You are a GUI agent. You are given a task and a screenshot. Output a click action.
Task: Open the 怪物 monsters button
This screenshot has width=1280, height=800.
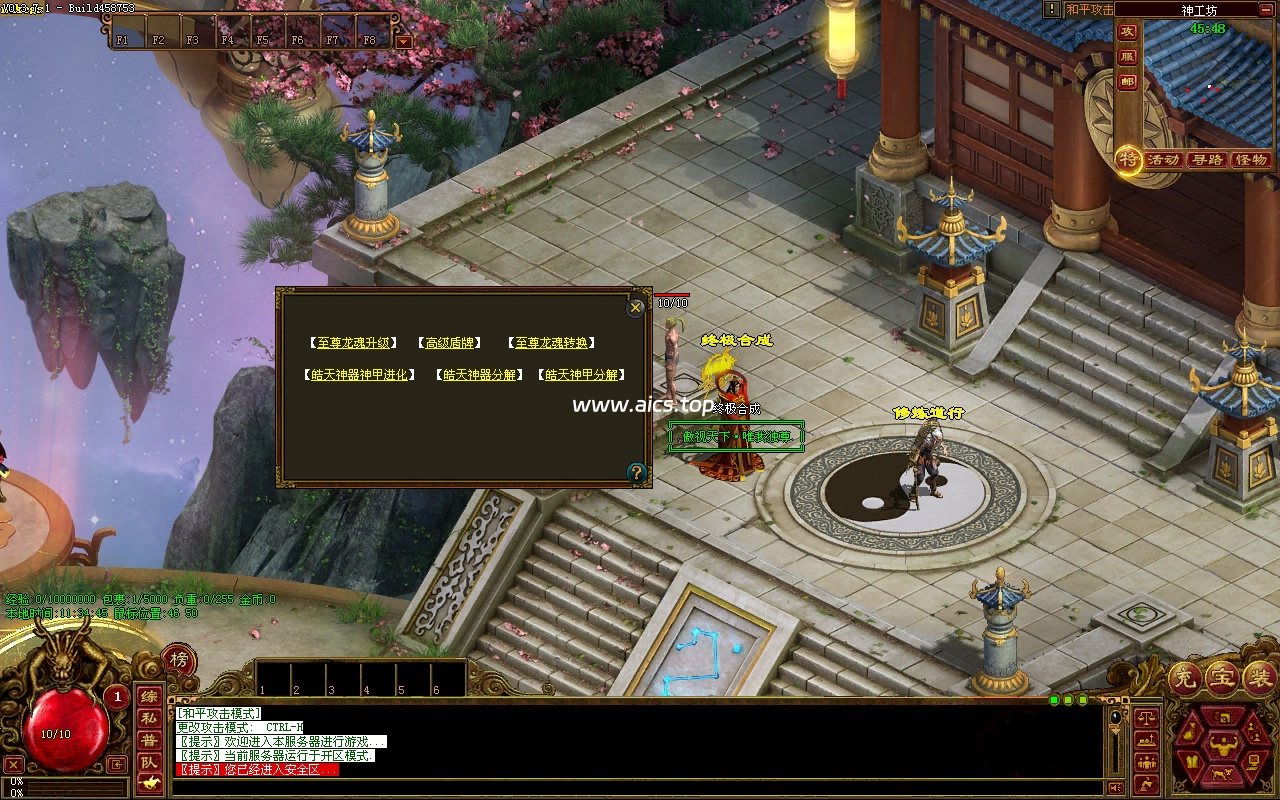(x=1251, y=160)
